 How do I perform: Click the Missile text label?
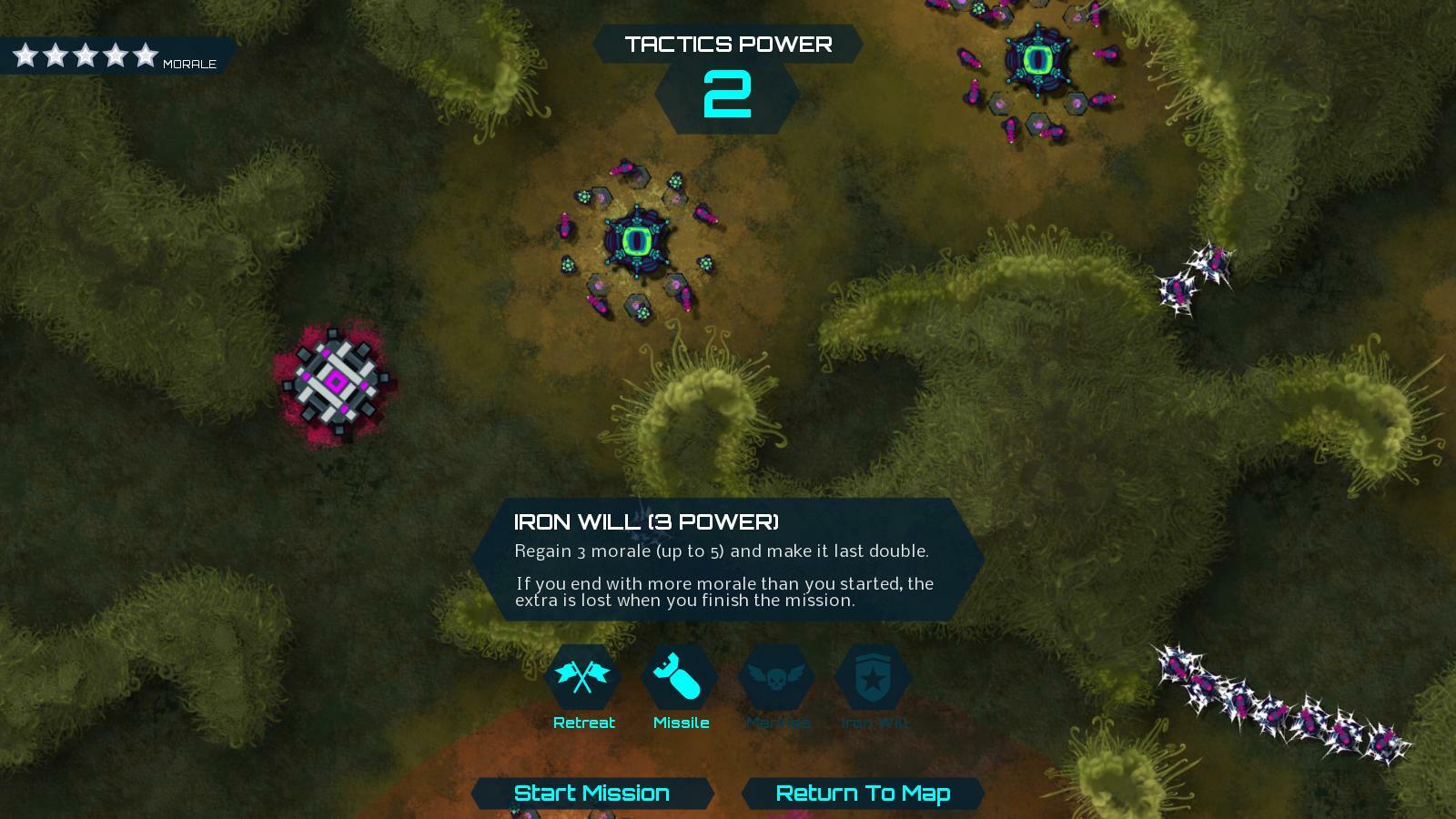tap(681, 723)
